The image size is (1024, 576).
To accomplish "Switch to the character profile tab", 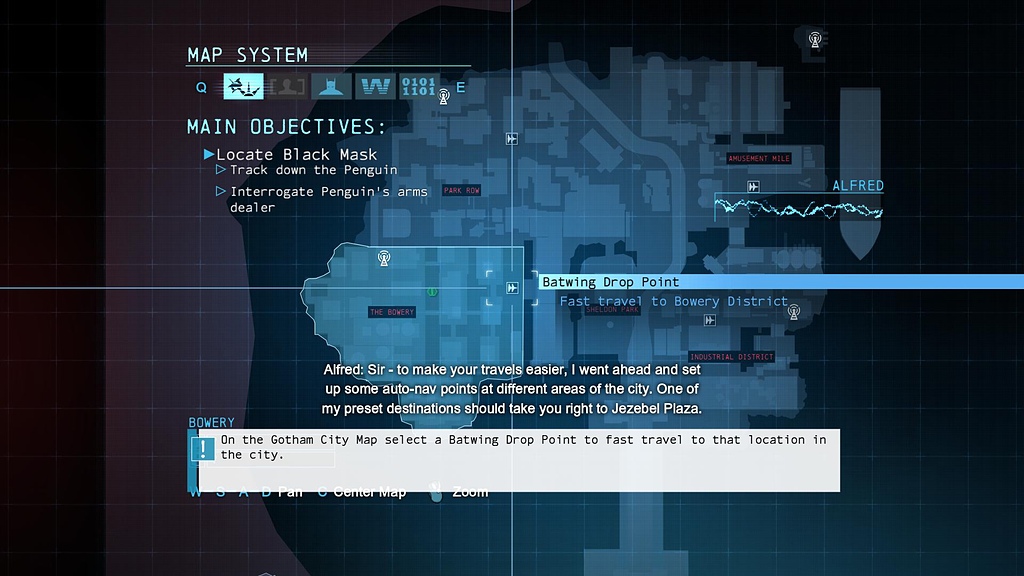I will [287, 87].
